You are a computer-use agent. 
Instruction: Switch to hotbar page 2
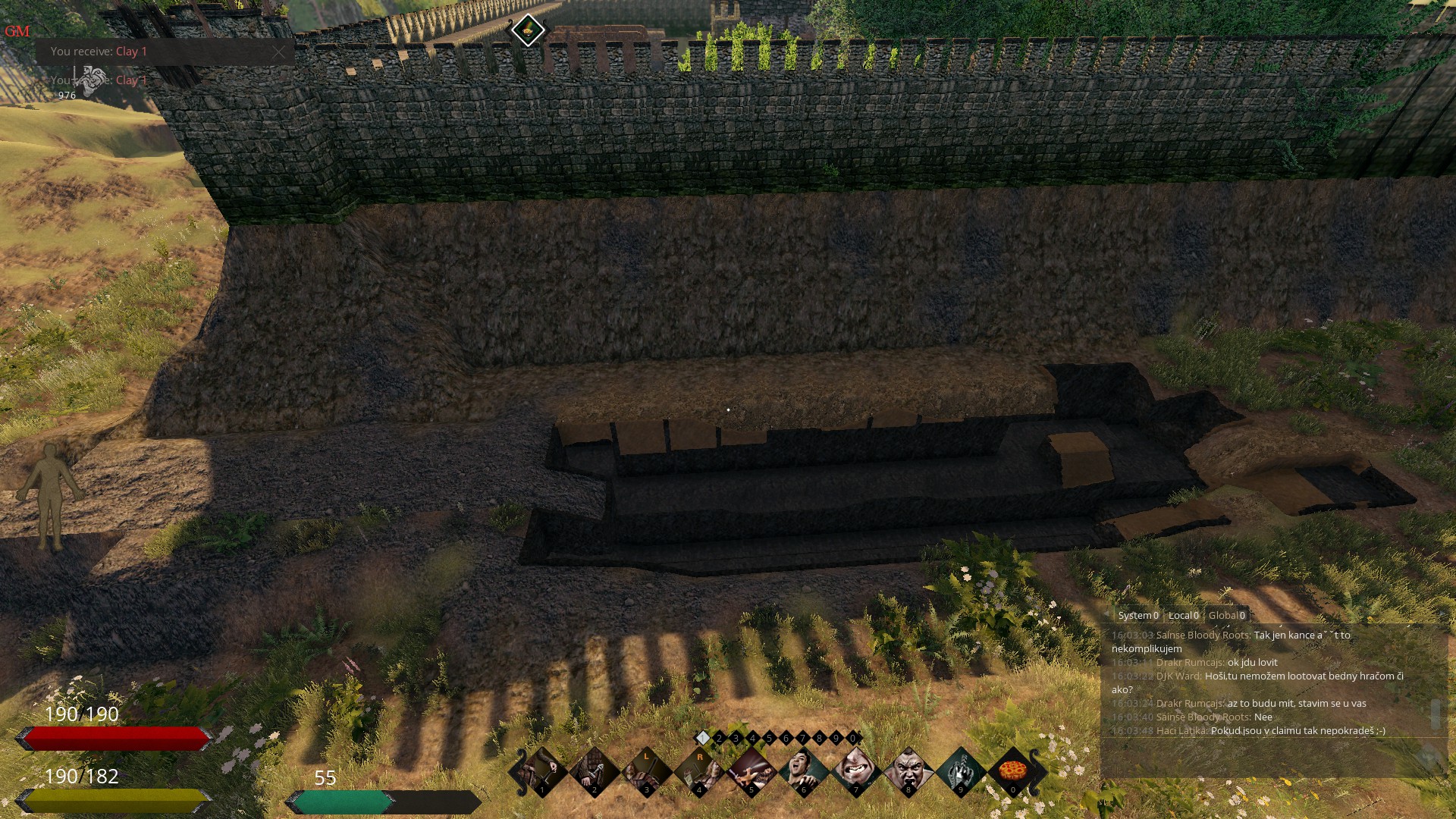tap(719, 738)
